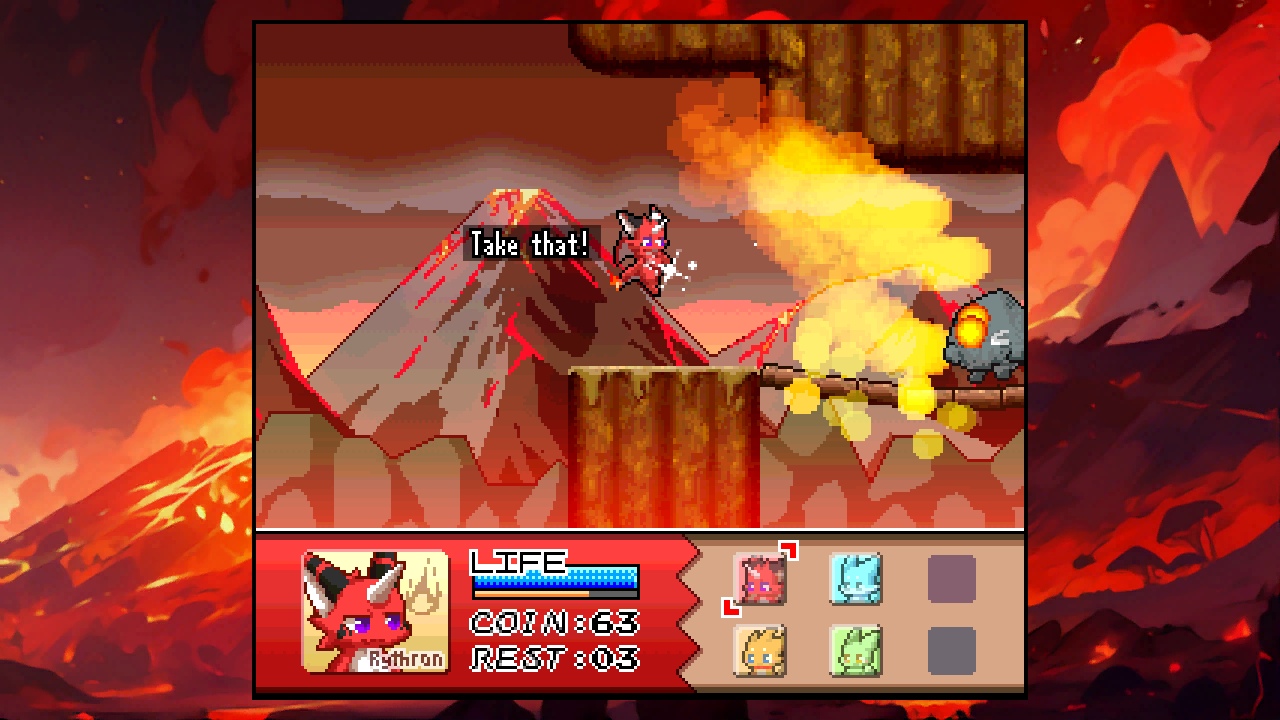1280x720 pixels.
Task: Click the Take that! speech bubble
Action: point(528,244)
